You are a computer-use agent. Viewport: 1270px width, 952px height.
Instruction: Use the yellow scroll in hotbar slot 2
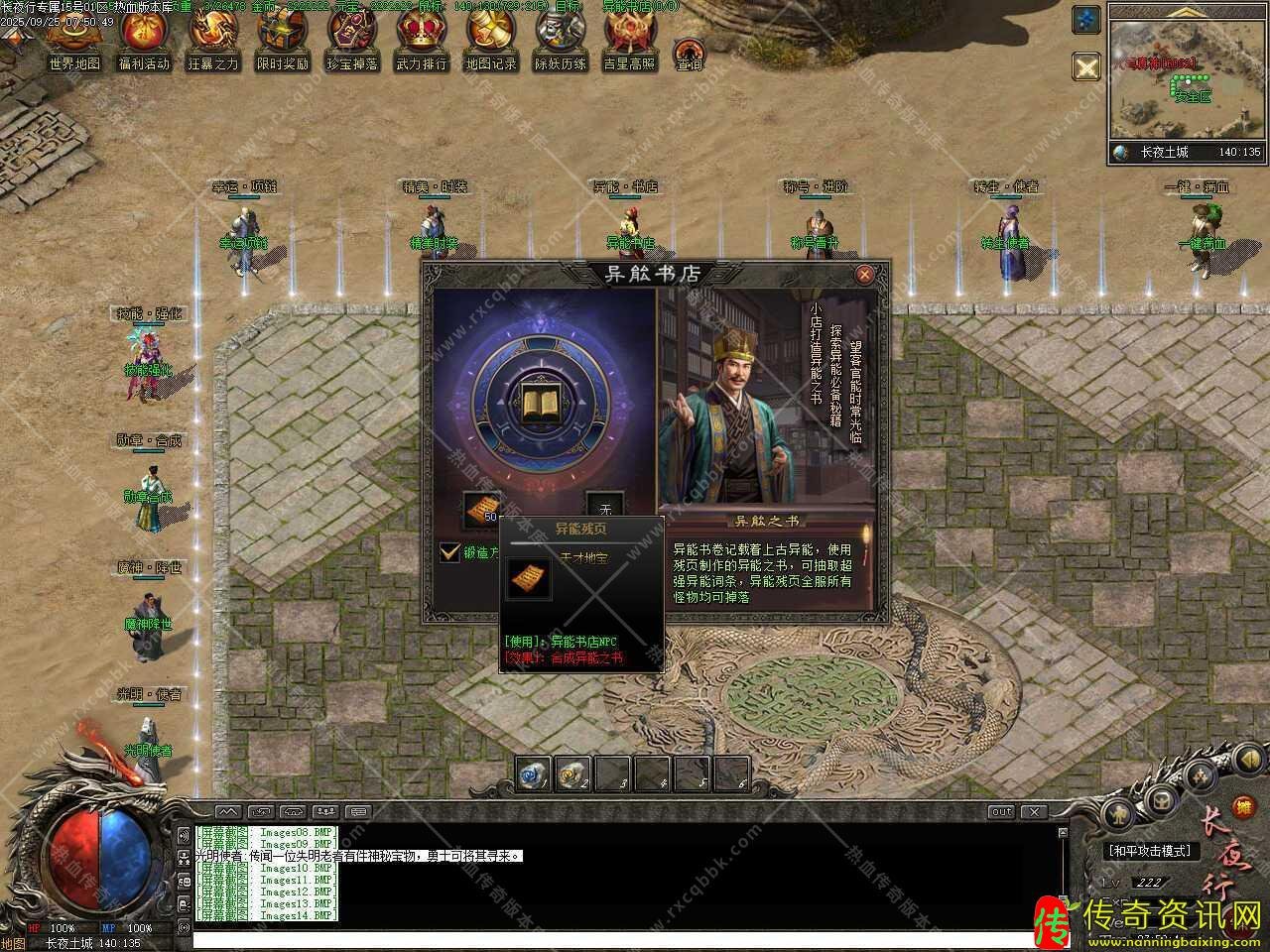pos(572,773)
